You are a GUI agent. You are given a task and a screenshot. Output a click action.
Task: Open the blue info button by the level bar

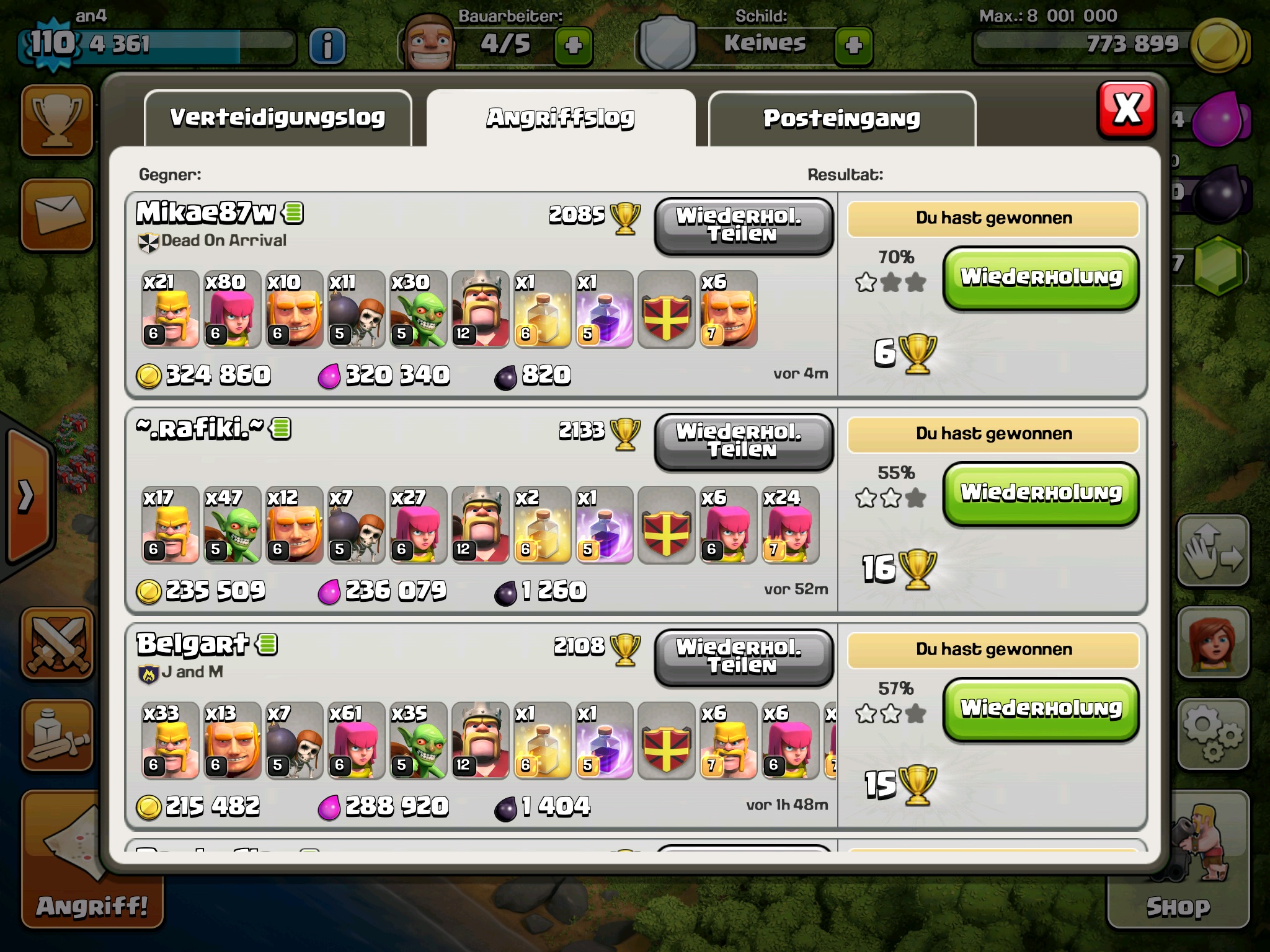click(327, 45)
